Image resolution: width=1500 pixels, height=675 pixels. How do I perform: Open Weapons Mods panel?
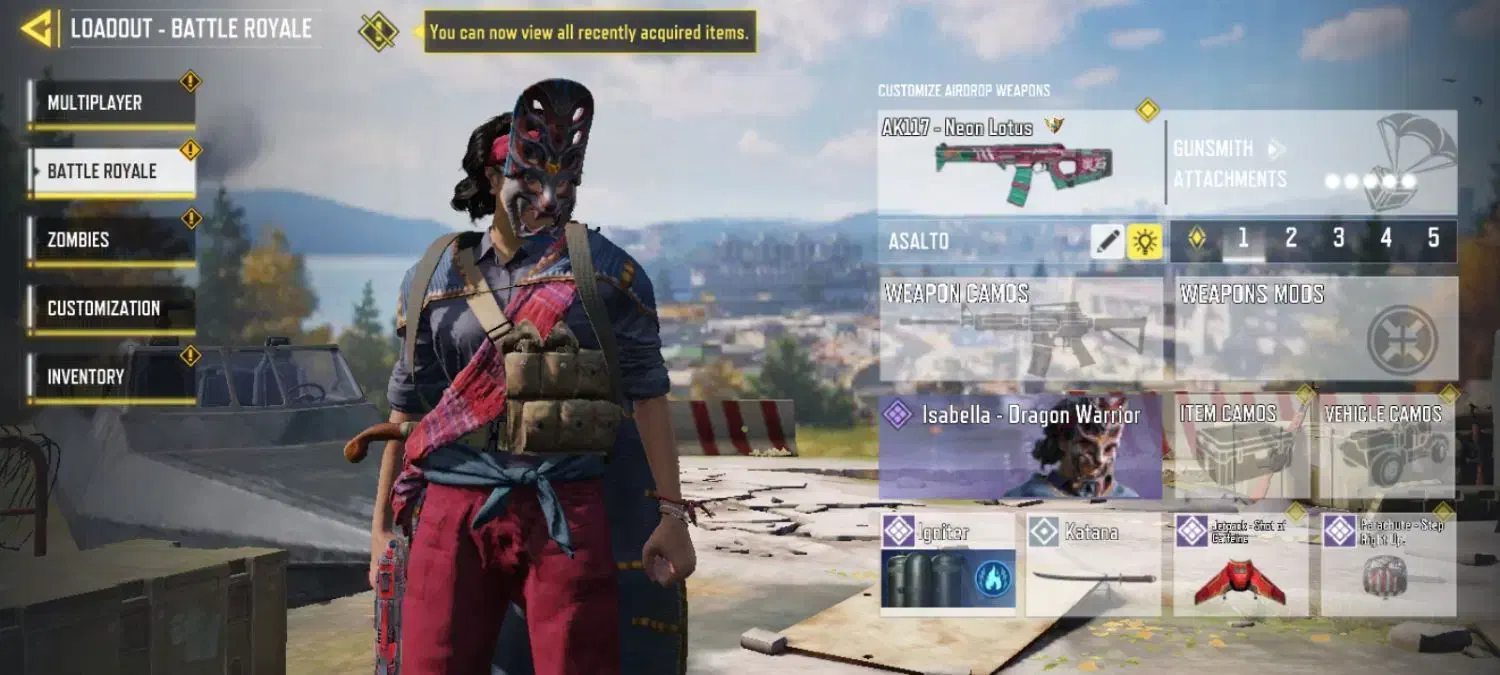tap(1315, 330)
